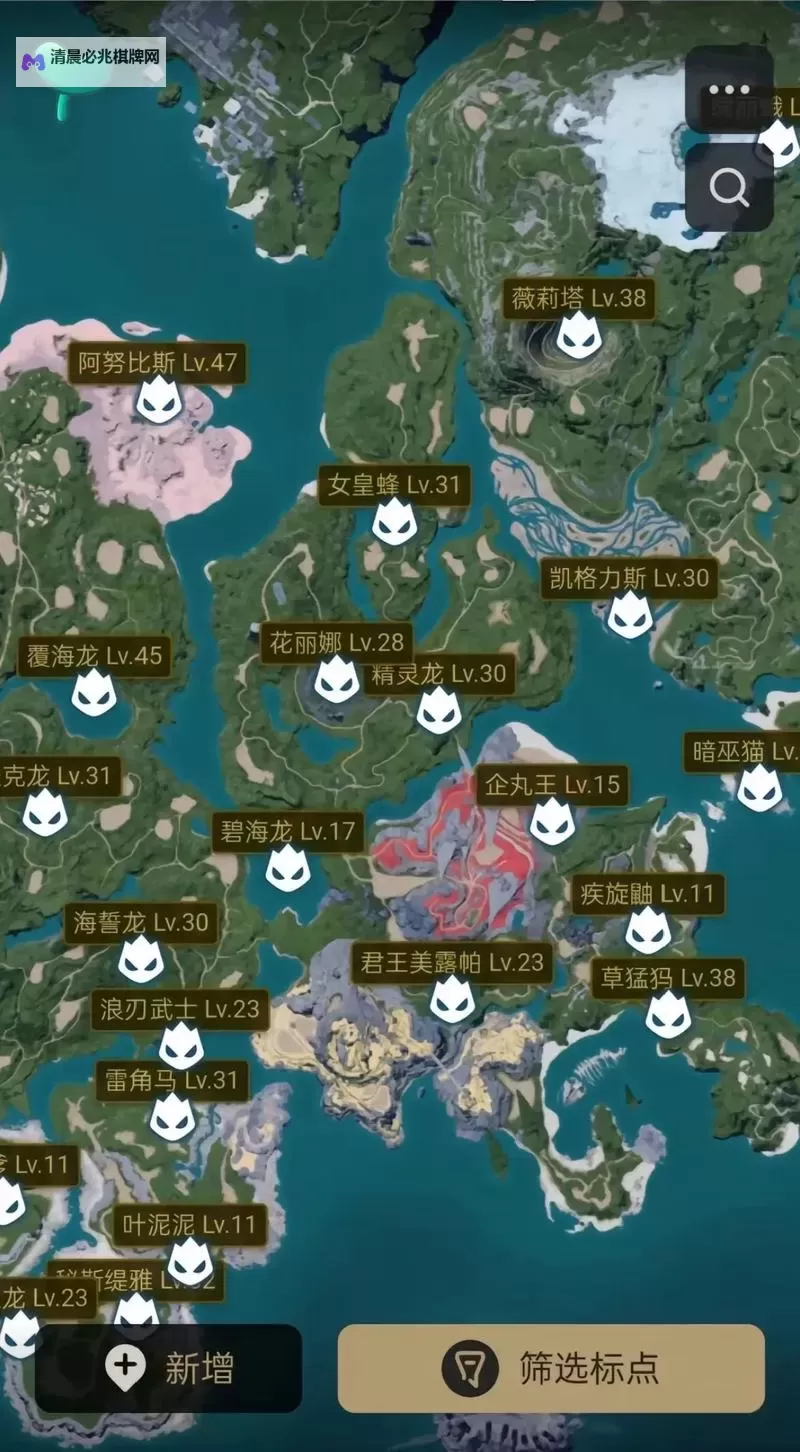Open the three-dots more options button
This screenshot has width=800, height=1452.
coord(729,88)
